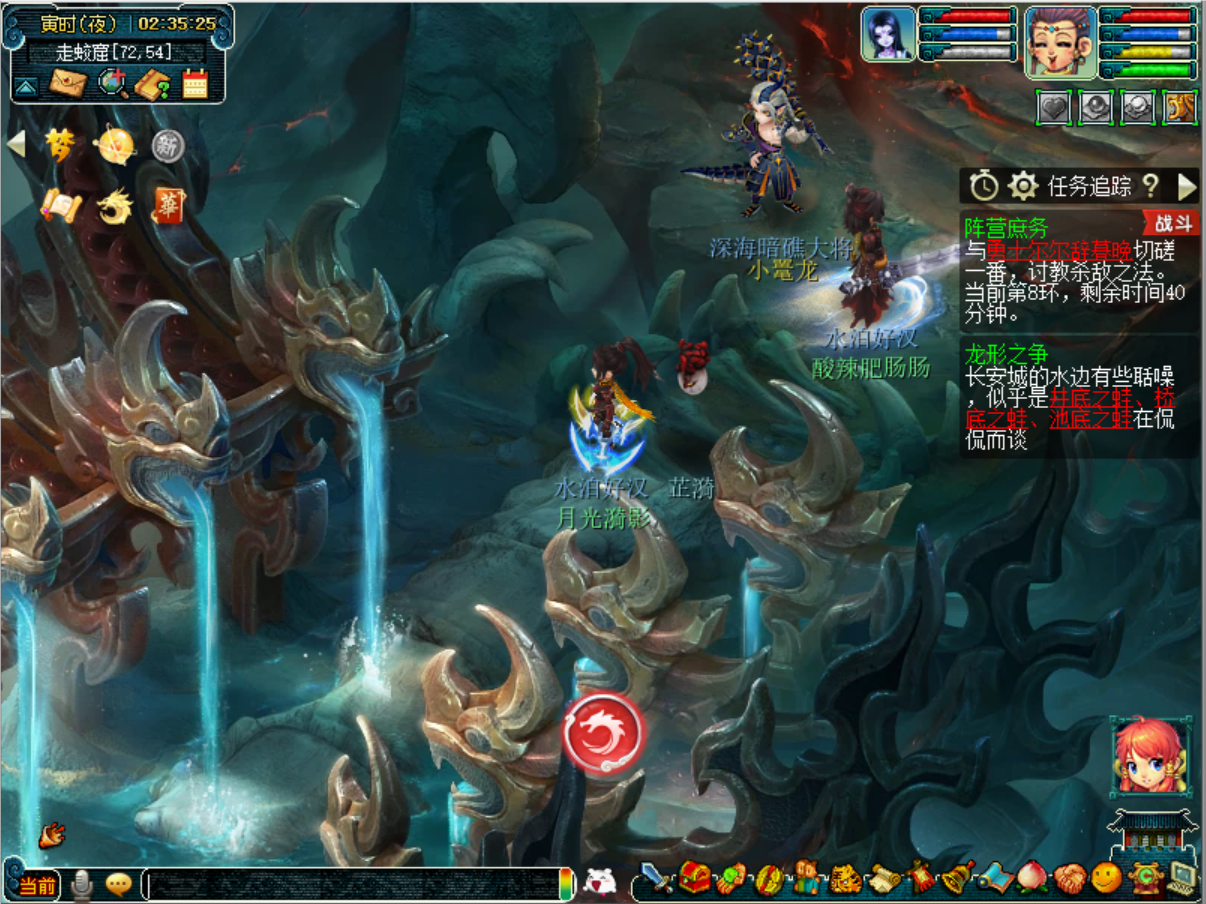Click the sword attack toolbar icon
This screenshot has height=904, width=1206.
coord(656,879)
